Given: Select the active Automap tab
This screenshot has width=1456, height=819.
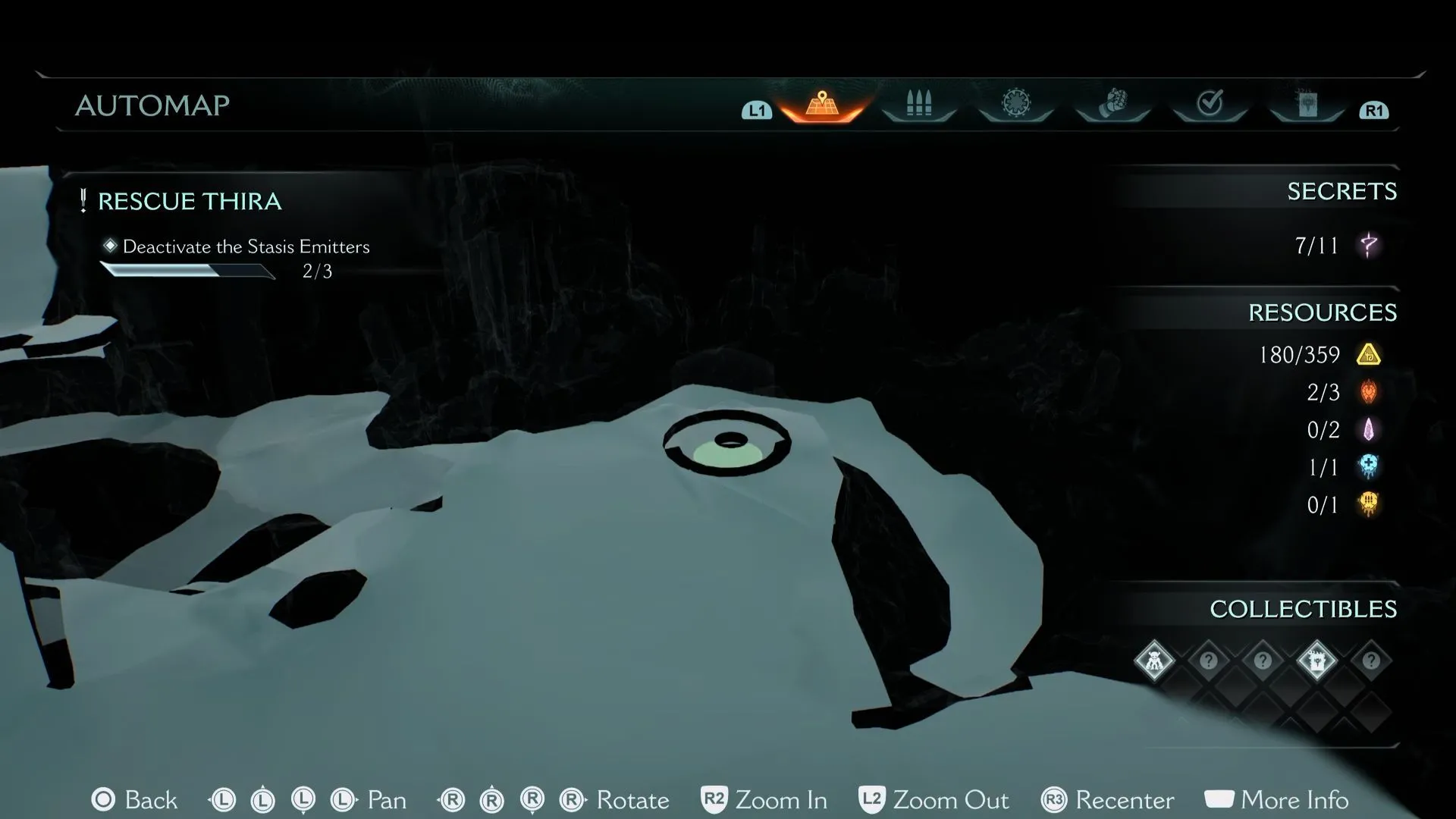Looking at the screenshot, I should (x=822, y=105).
